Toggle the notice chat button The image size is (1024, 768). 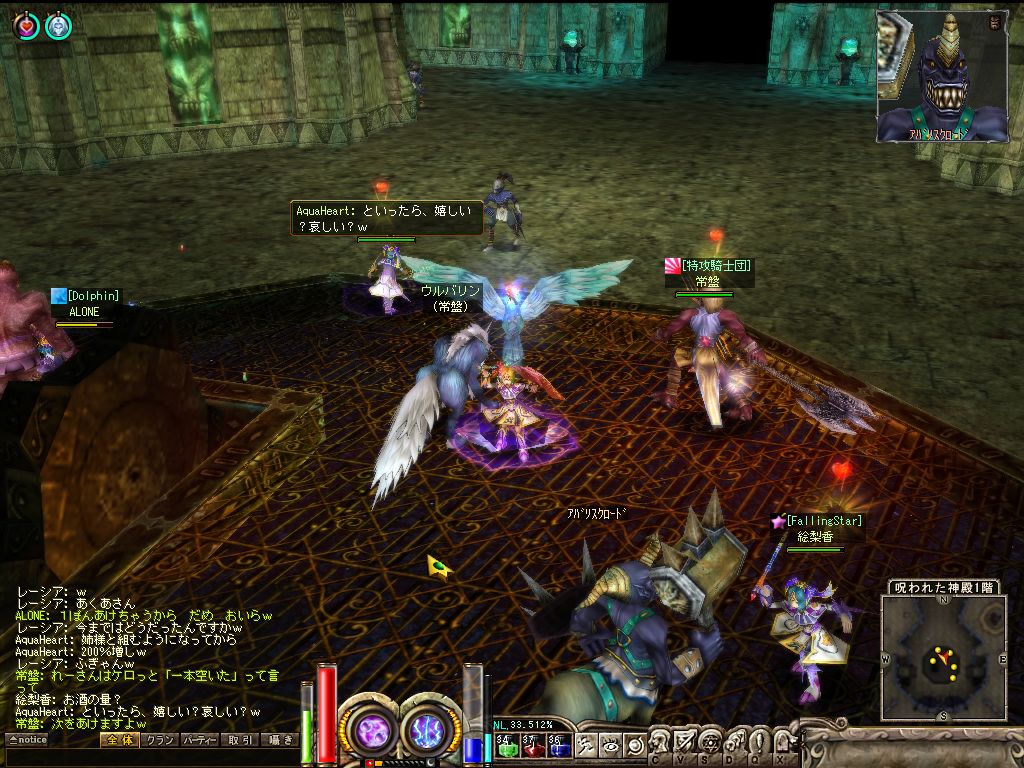(27, 740)
